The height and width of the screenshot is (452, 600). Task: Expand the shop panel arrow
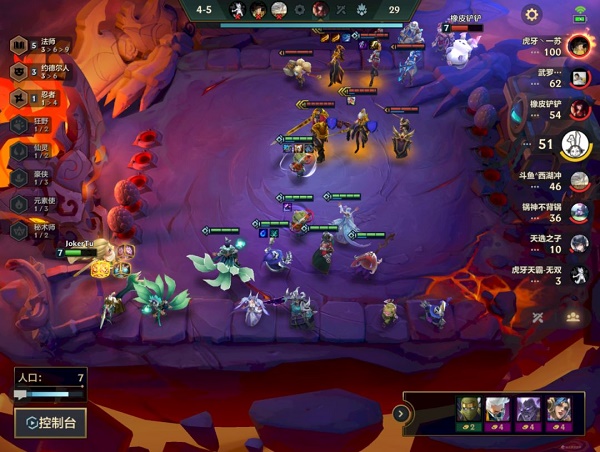400,413
